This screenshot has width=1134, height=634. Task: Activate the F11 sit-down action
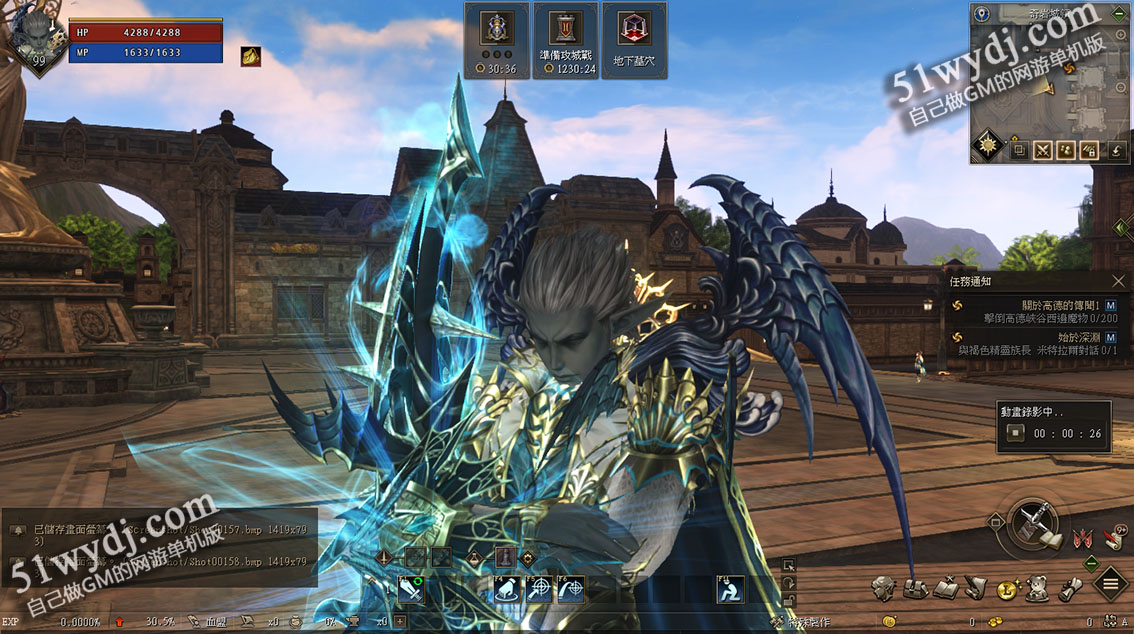click(730, 591)
